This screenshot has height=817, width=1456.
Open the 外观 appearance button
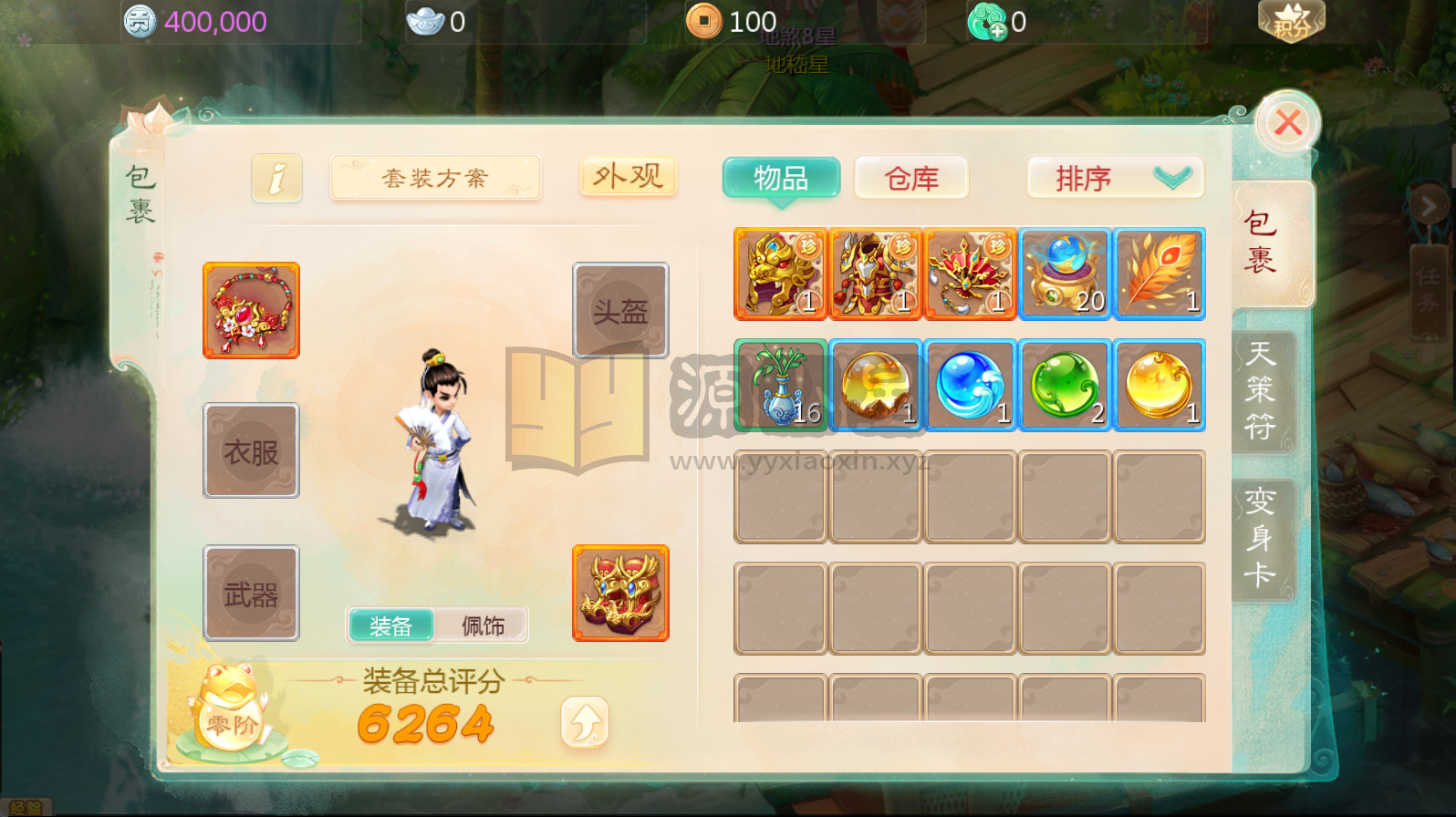click(x=627, y=176)
